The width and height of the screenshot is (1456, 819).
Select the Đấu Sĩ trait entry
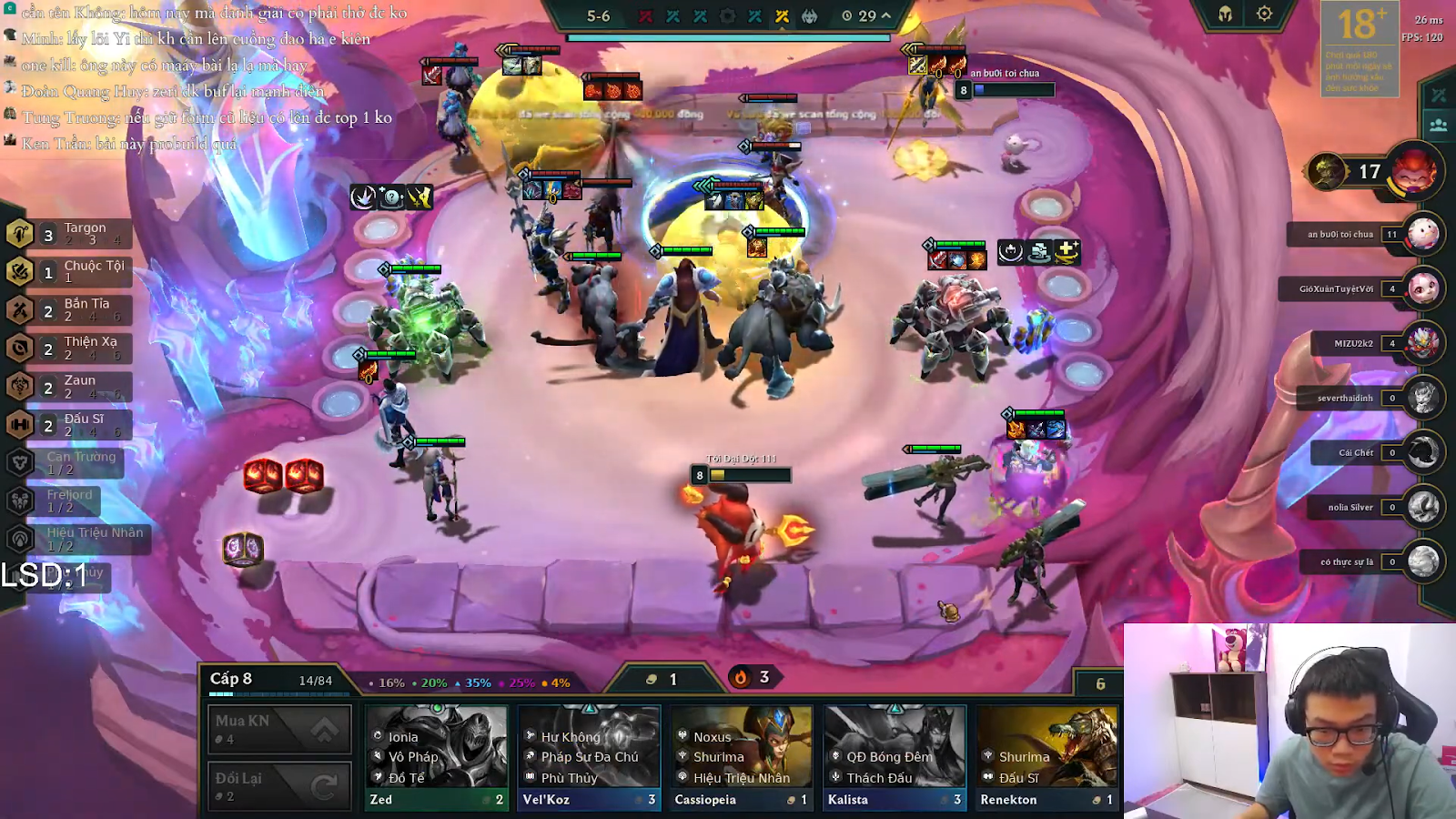coord(68,425)
